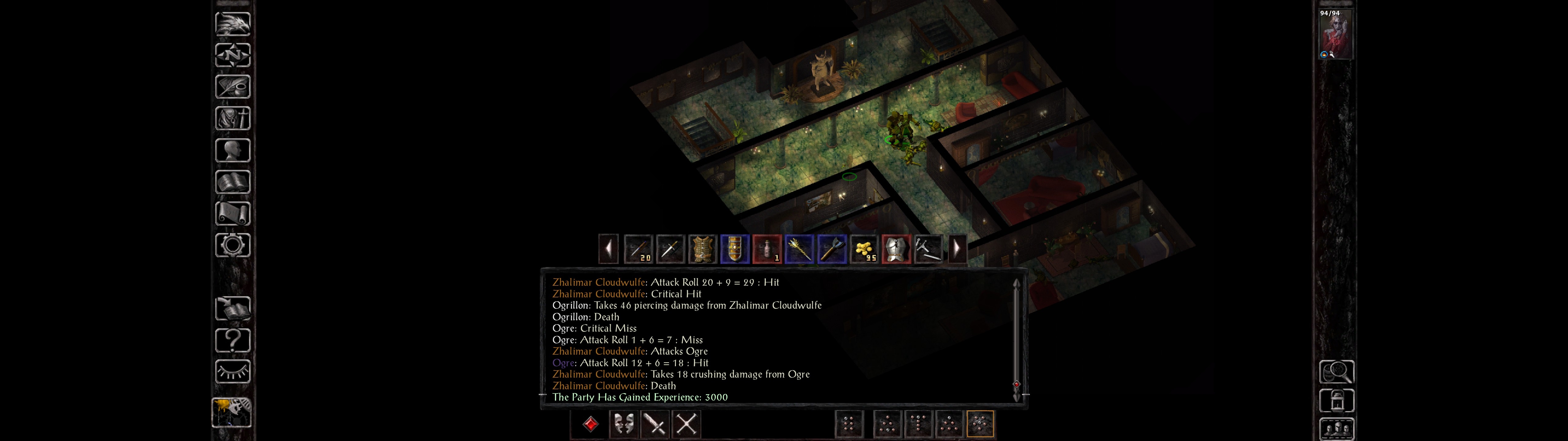Show the character record head icon

coord(232,150)
